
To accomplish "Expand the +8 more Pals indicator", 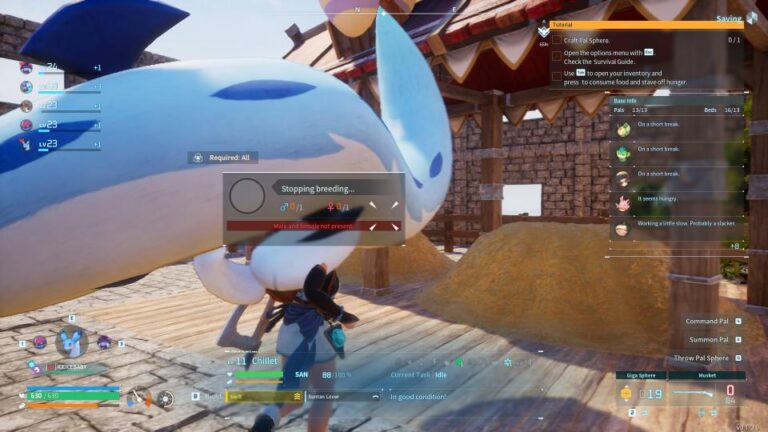I will coord(734,246).
